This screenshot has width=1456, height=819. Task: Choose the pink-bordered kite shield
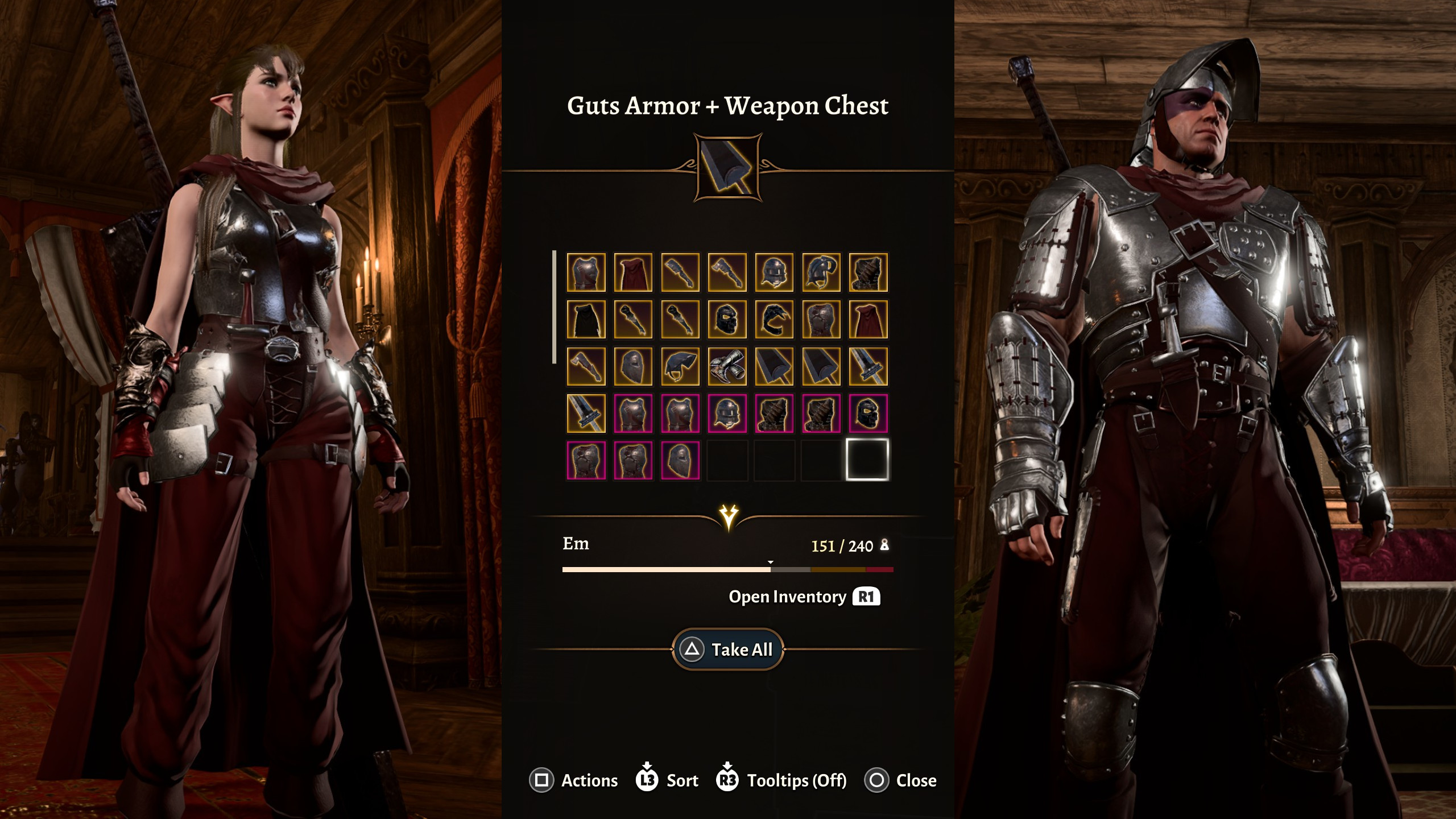pos(680,460)
